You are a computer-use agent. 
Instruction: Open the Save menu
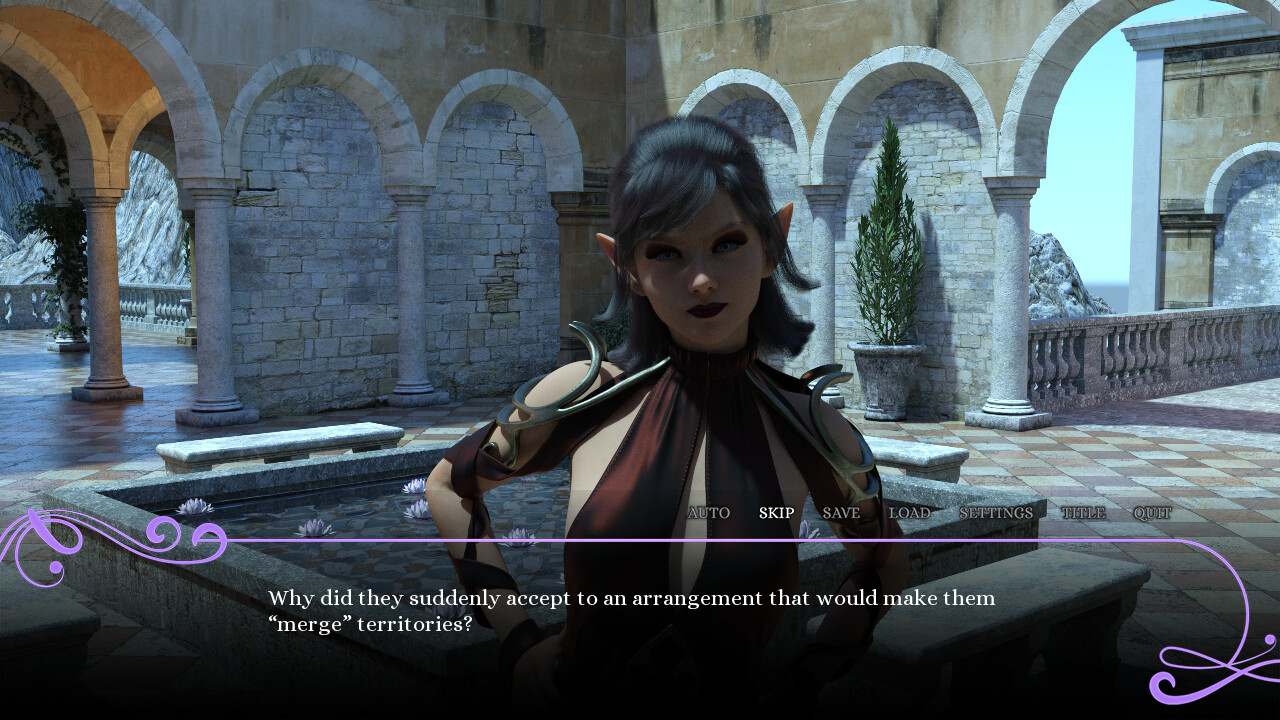840,513
